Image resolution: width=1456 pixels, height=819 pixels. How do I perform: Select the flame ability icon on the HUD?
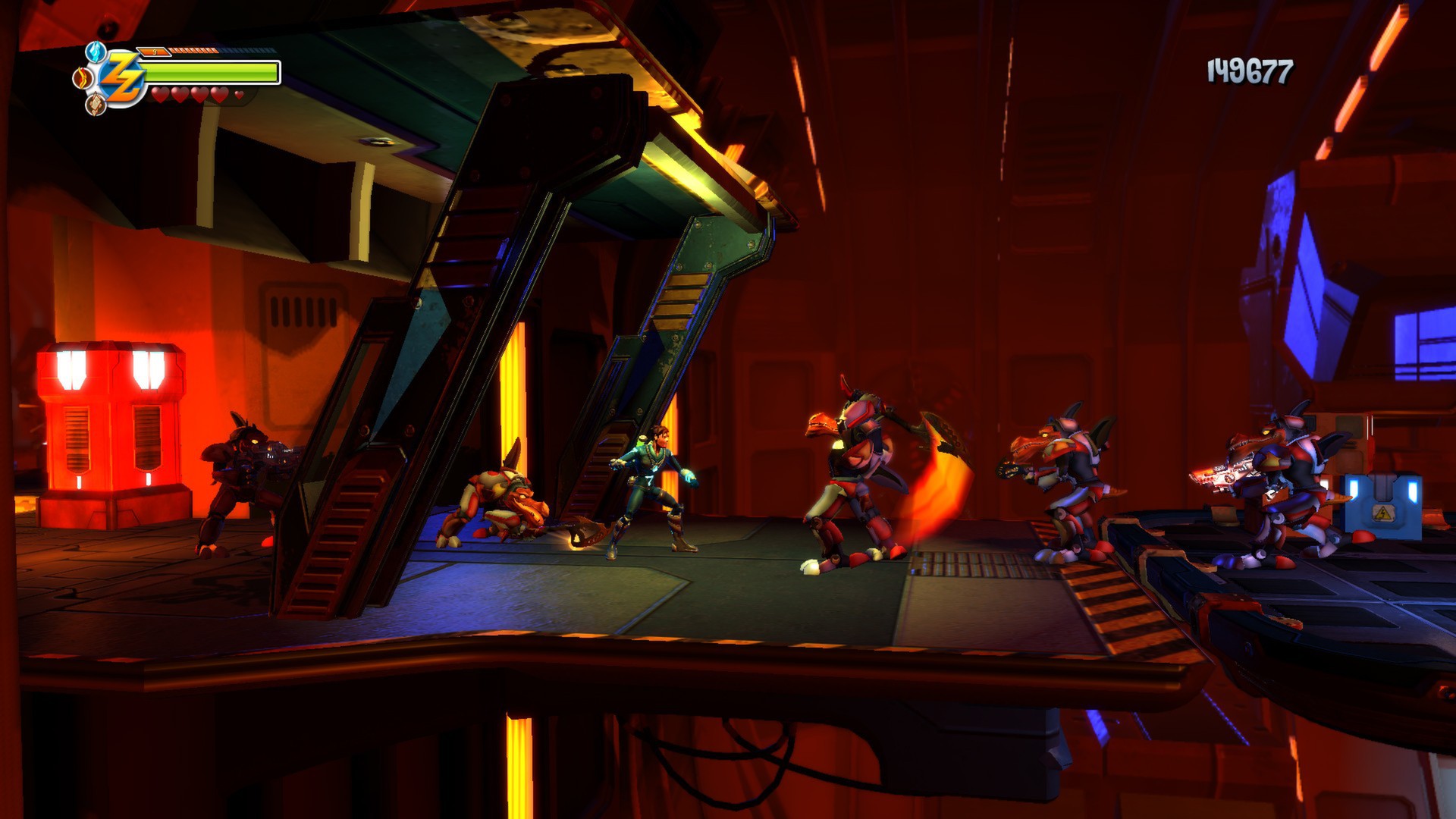click(83, 78)
